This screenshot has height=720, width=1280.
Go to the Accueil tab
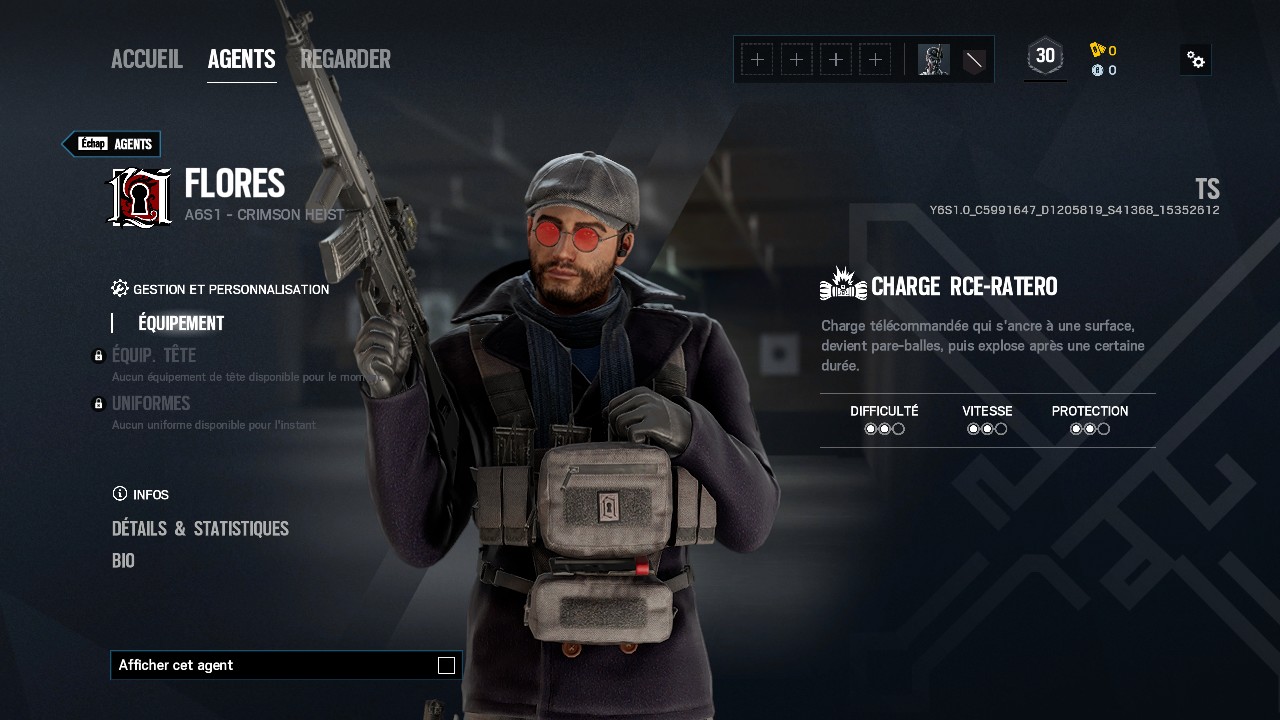(147, 60)
